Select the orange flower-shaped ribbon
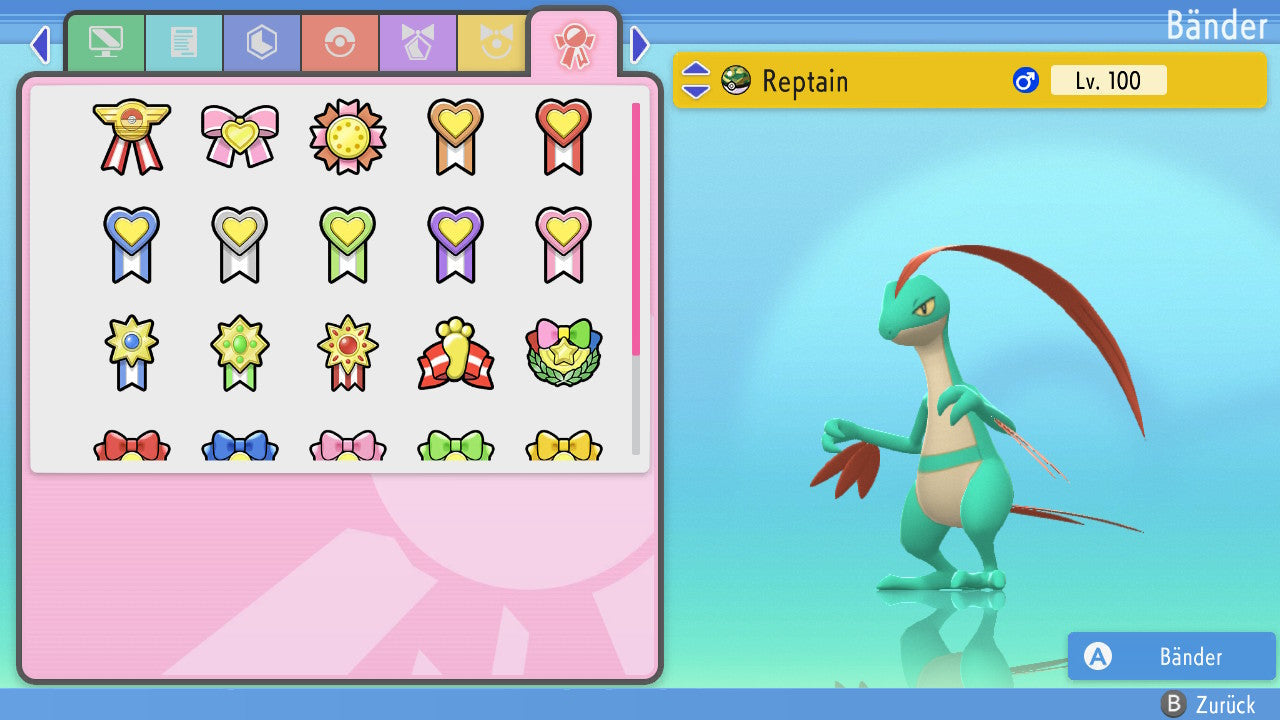This screenshot has height=720, width=1280. point(347,136)
